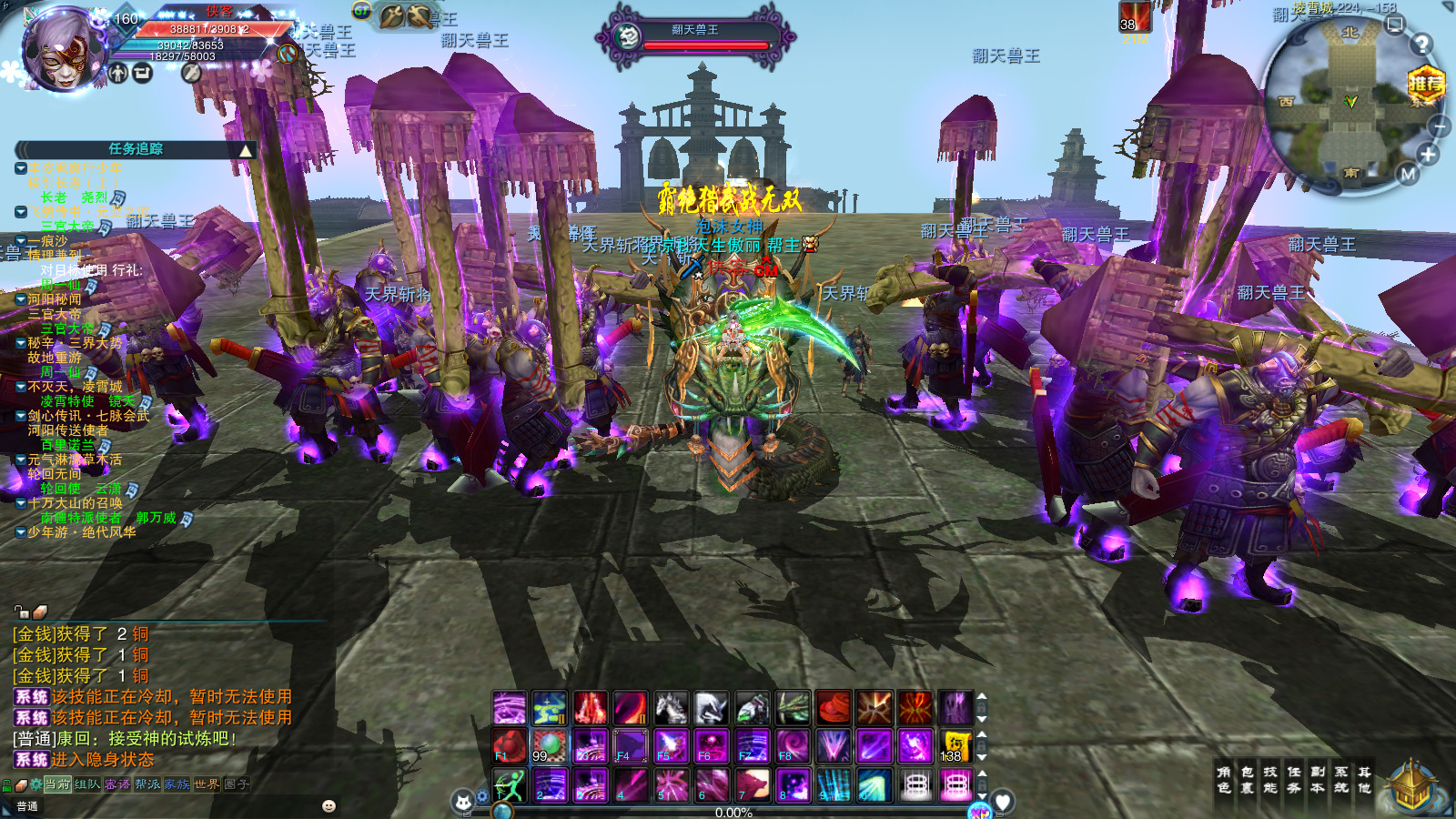This screenshot has width=1456, height=819.
Task: Activate the green archer skill in slot 1
Action: click(510, 784)
